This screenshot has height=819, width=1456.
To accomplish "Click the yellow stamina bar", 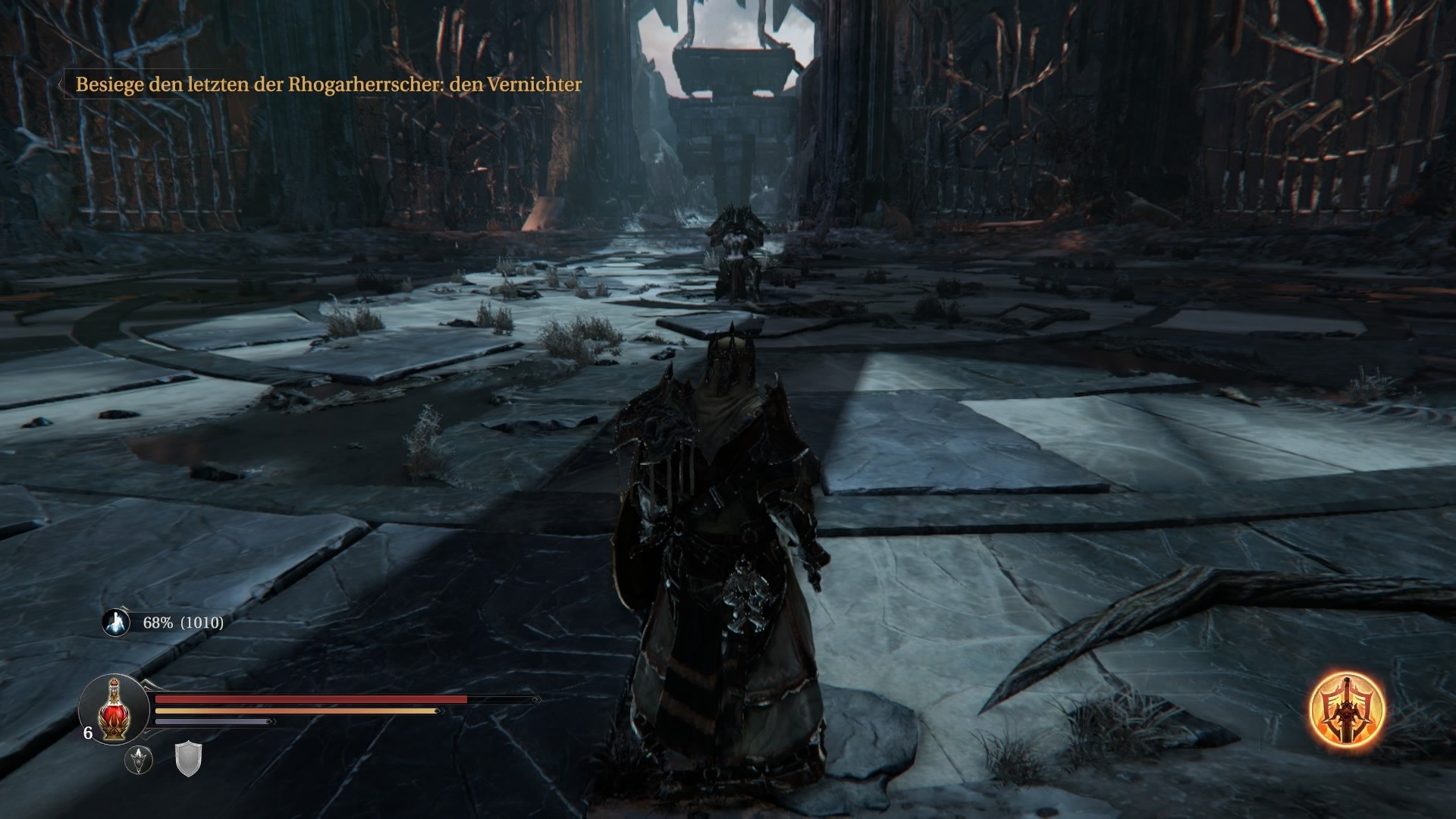I will pos(296,711).
